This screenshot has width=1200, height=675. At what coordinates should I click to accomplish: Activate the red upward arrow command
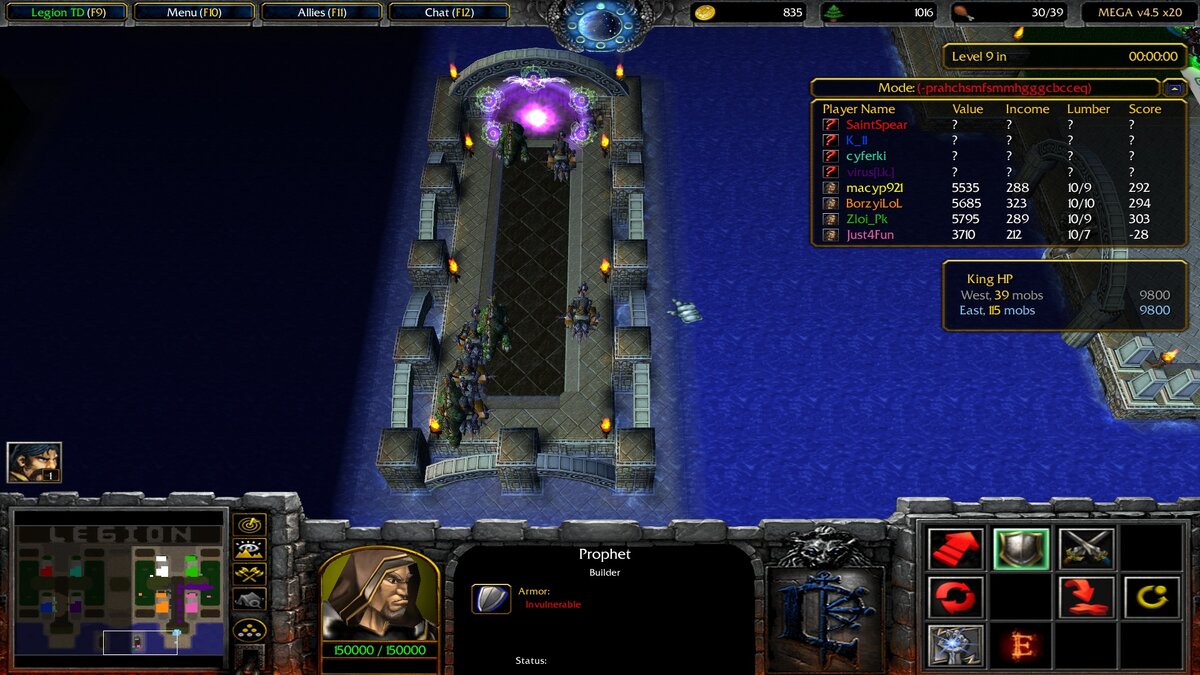click(956, 549)
